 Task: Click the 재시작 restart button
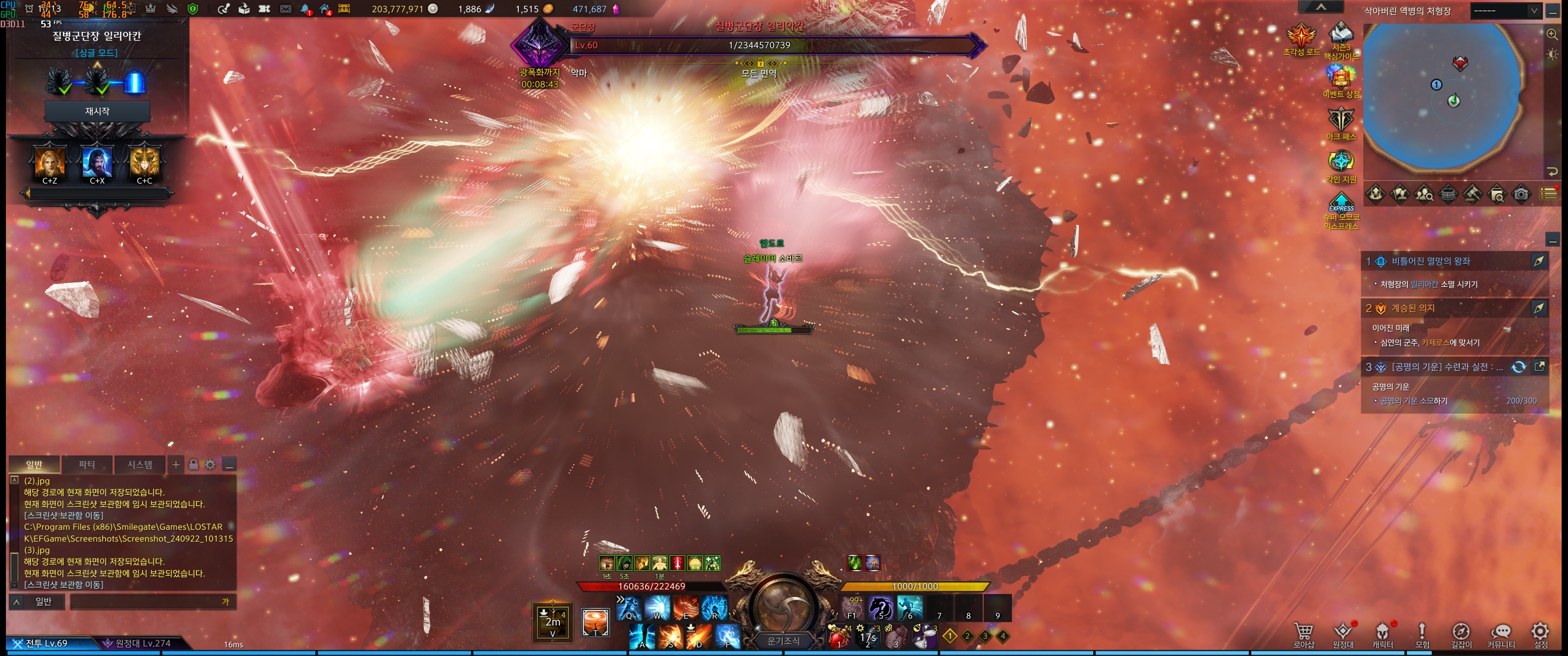(97, 111)
